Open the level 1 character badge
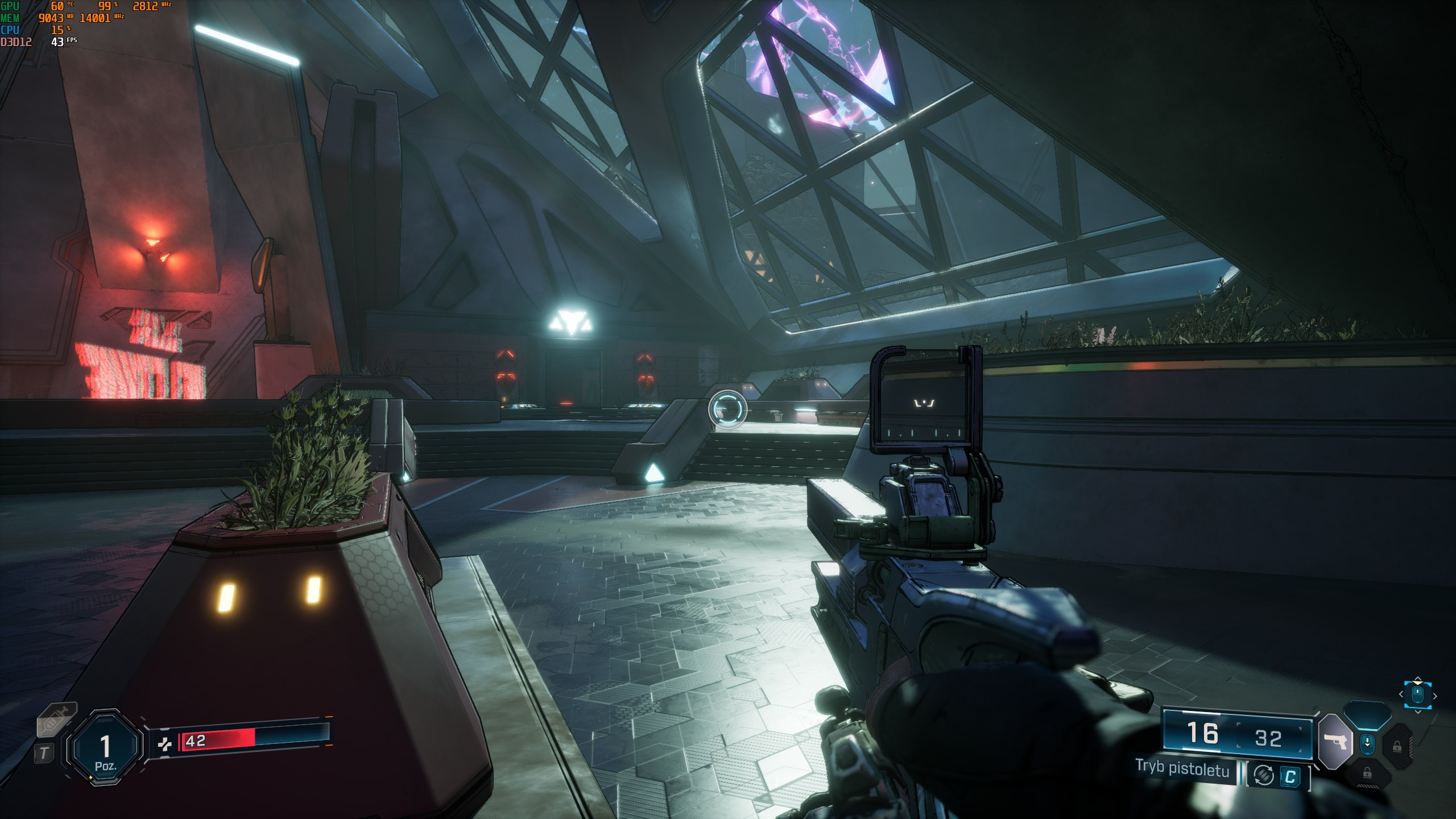Viewport: 1456px width, 819px height. [x=105, y=748]
